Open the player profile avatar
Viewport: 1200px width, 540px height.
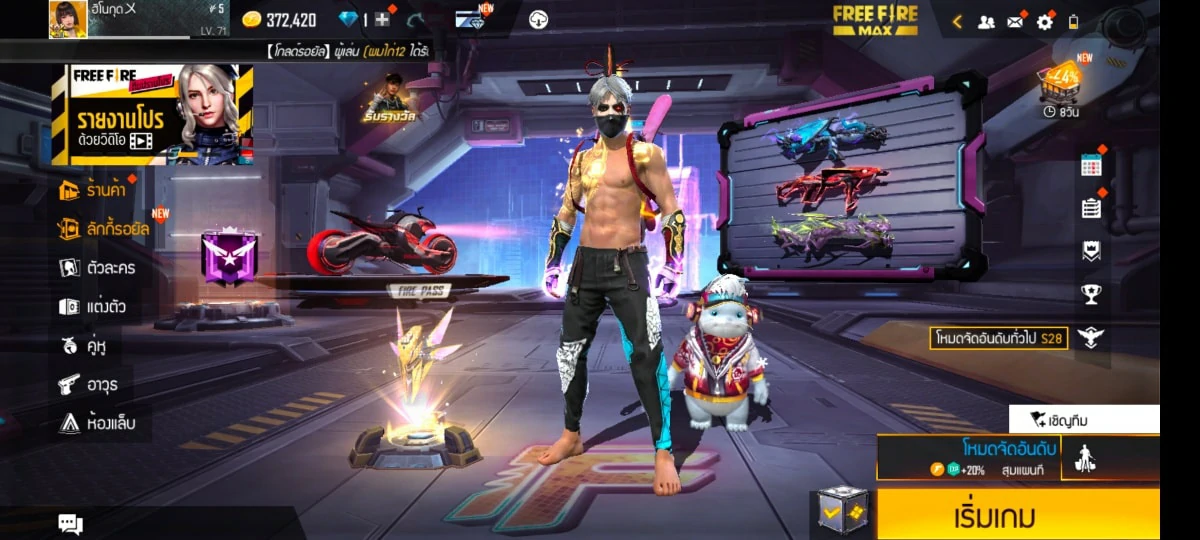68,19
